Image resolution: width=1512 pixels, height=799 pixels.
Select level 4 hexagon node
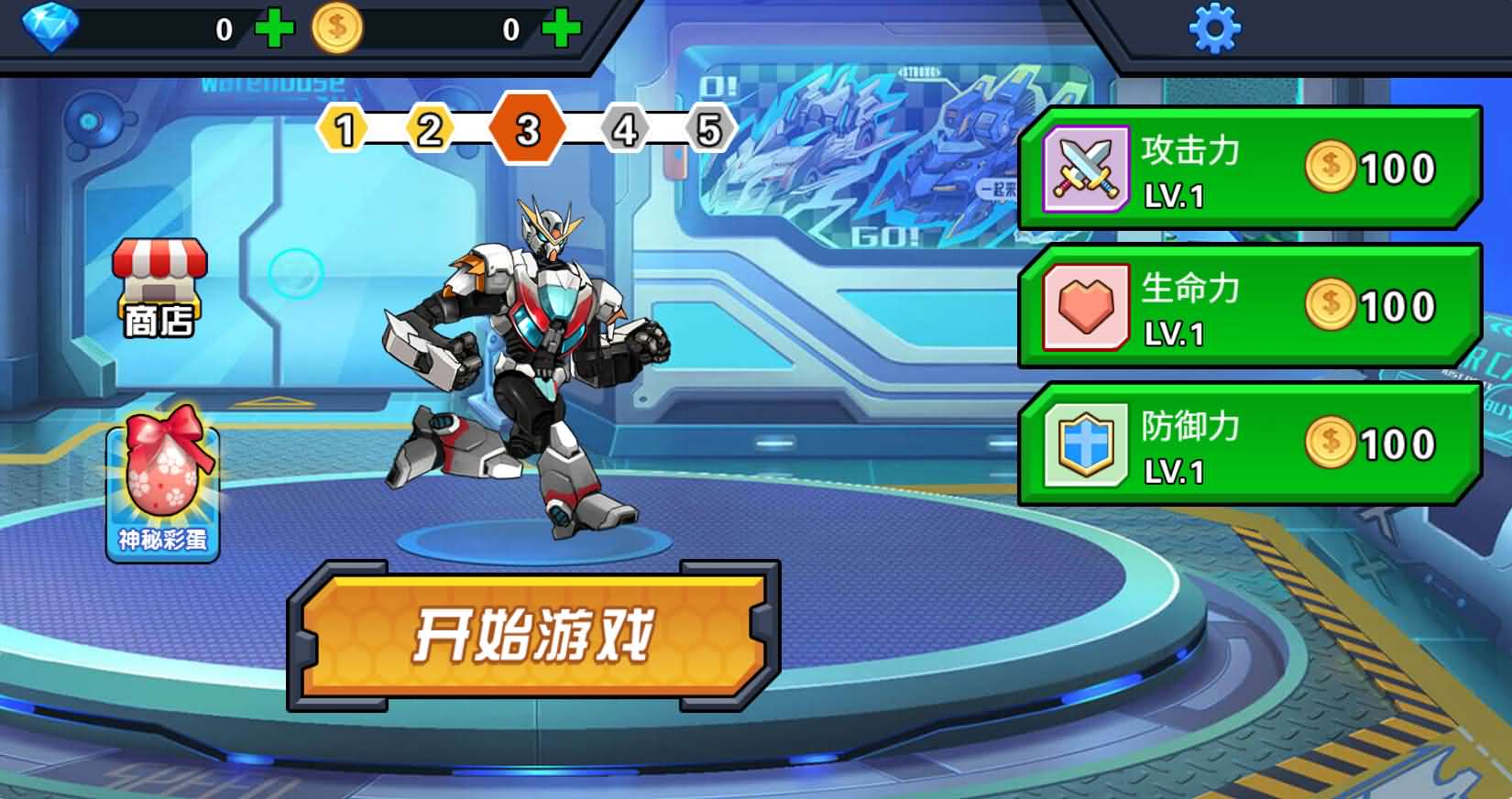623,129
